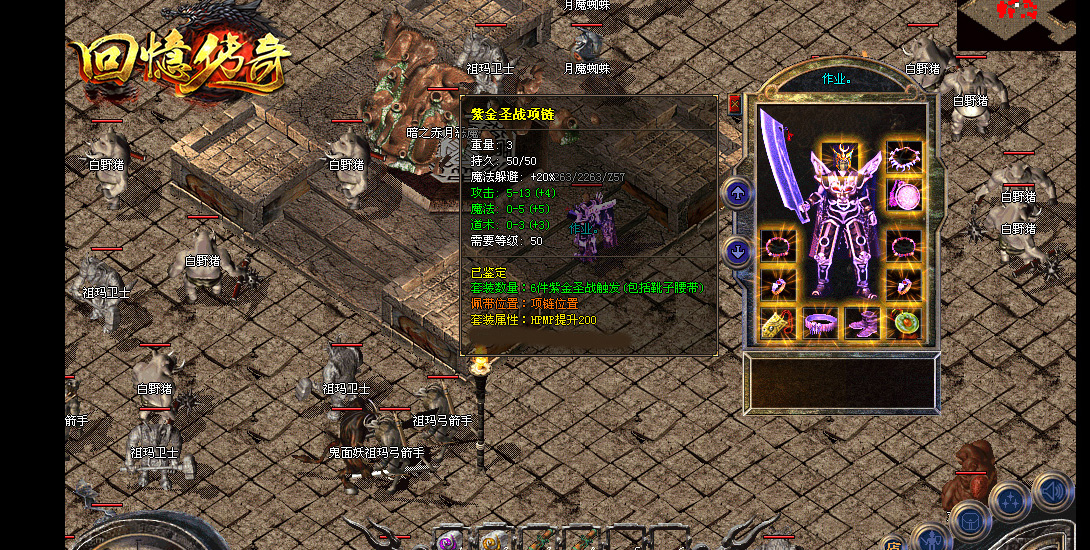Close the character equipment panel
The image size is (1090, 550).
coord(734,103)
